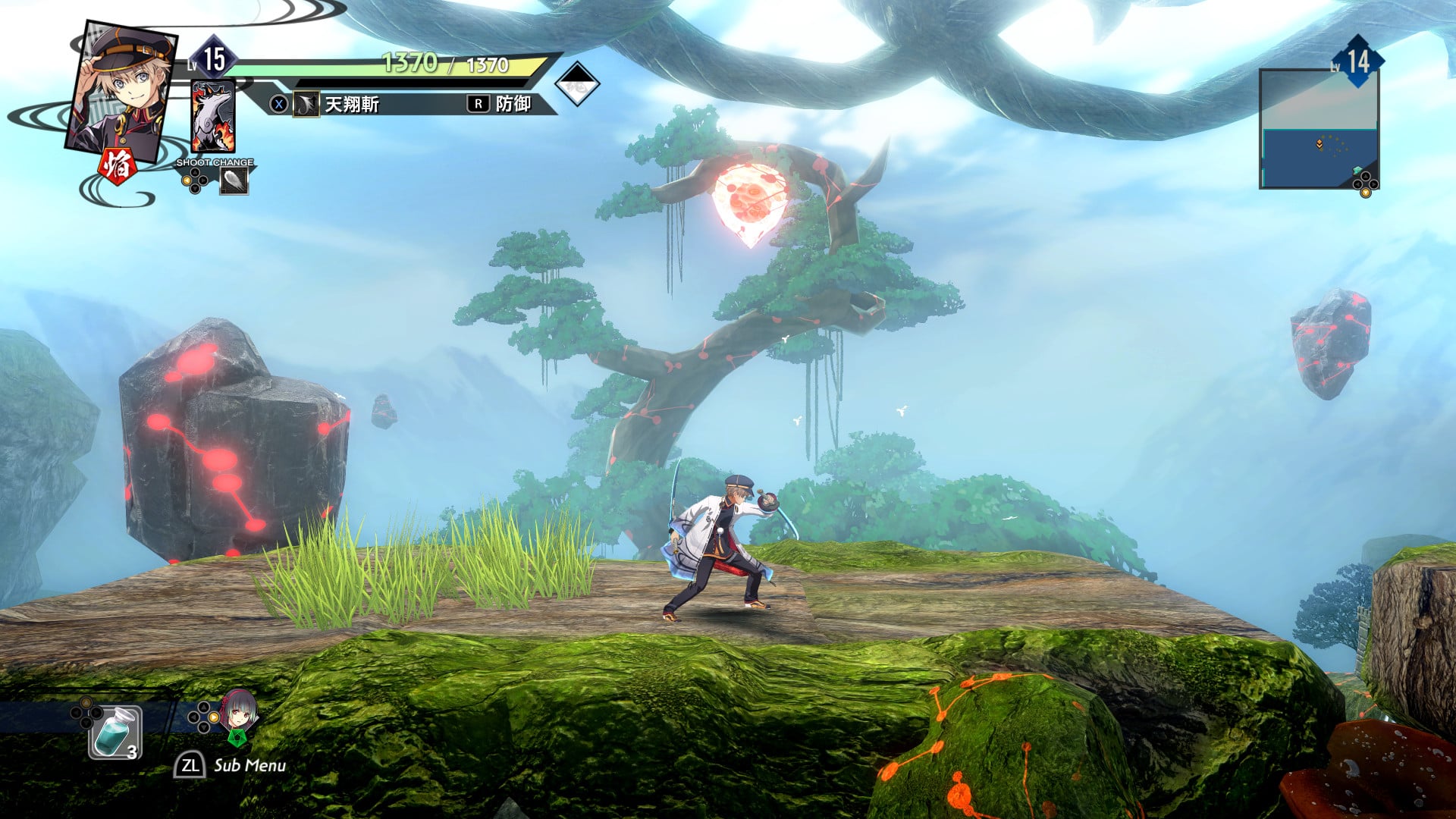Viewport: 1456px width, 819px height.
Task: Choose the 防御 guard action
Action: pyautogui.click(x=512, y=104)
